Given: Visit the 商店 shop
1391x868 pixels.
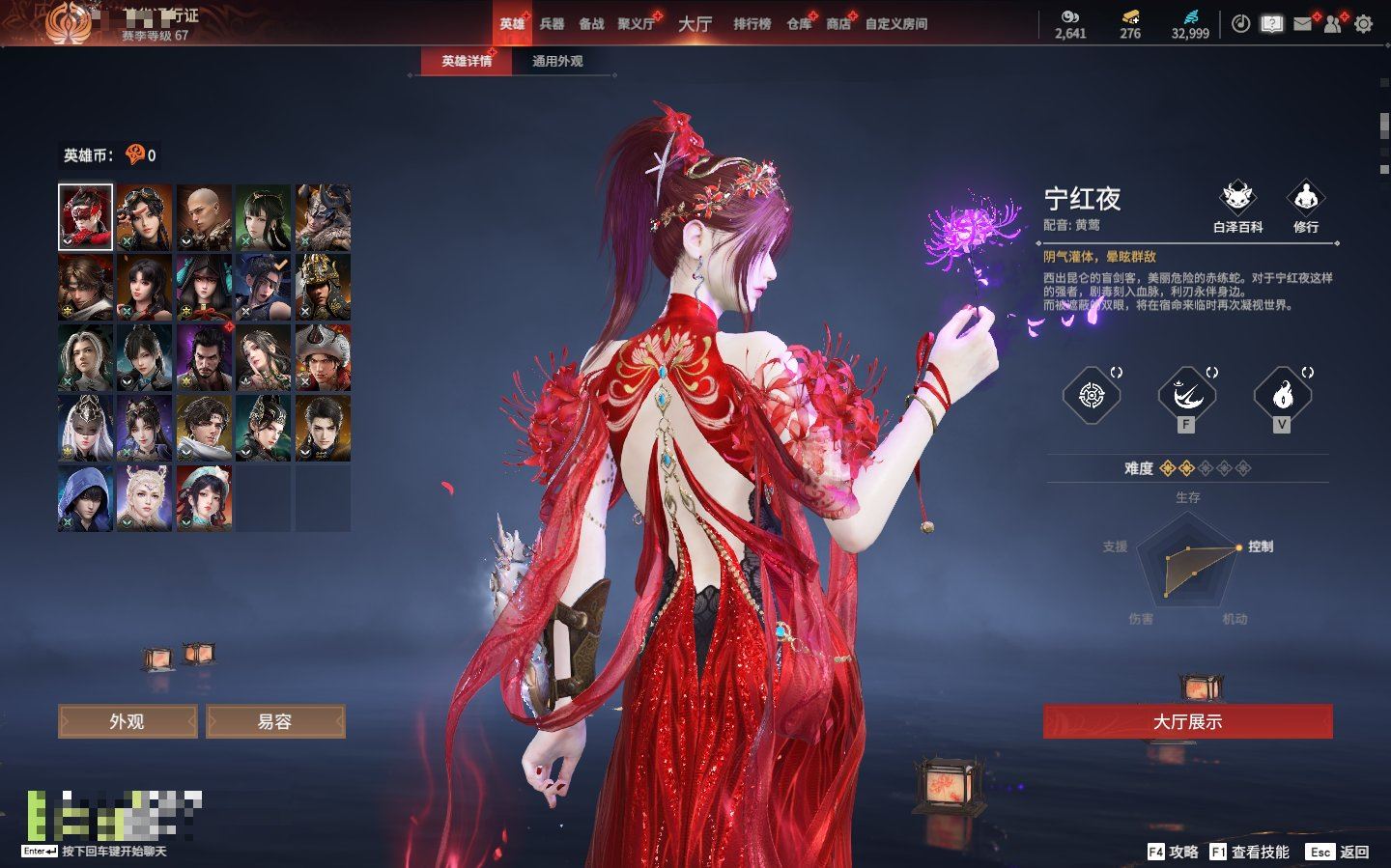Looking at the screenshot, I should point(838,23).
